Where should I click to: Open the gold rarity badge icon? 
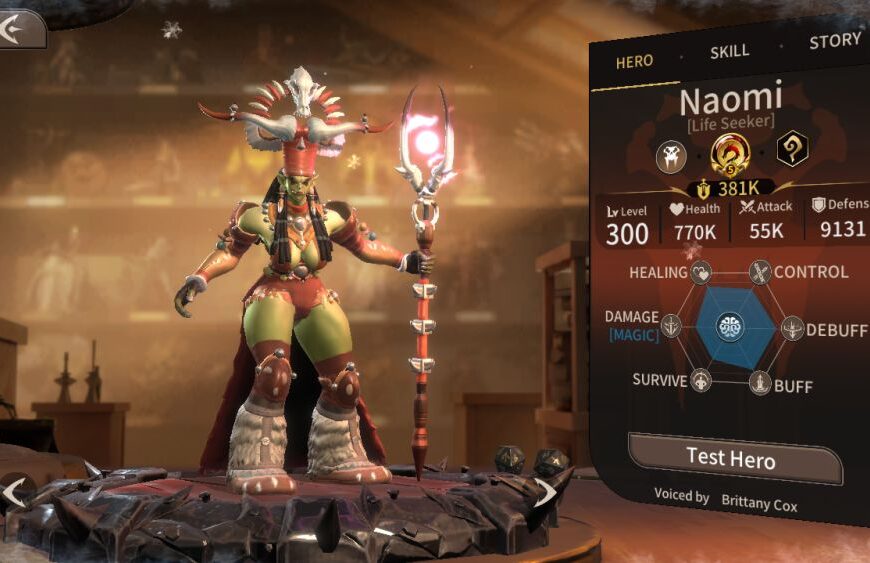pyautogui.click(x=729, y=154)
